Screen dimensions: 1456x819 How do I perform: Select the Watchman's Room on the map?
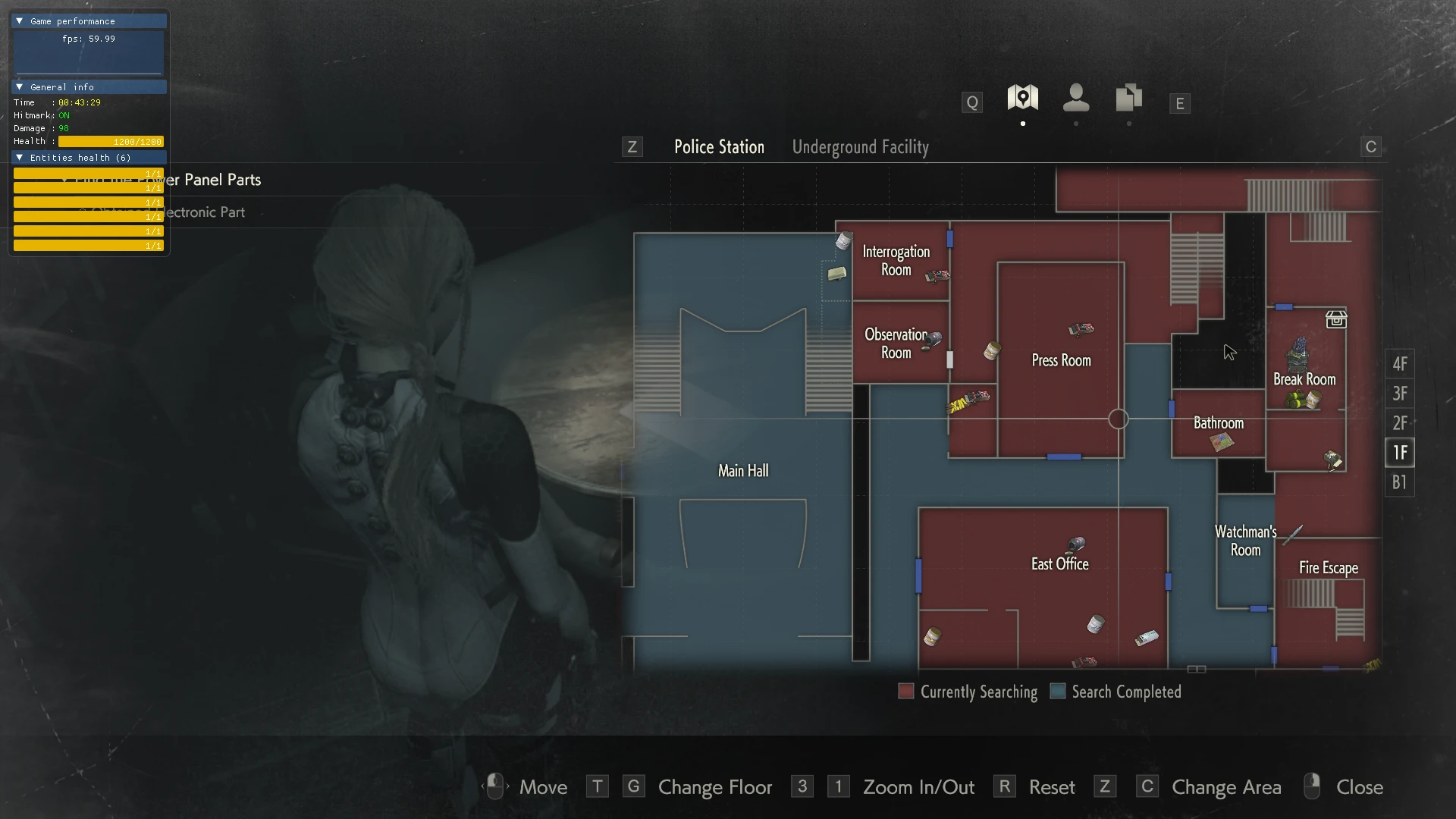pyautogui.click(x=1244, y=541)
